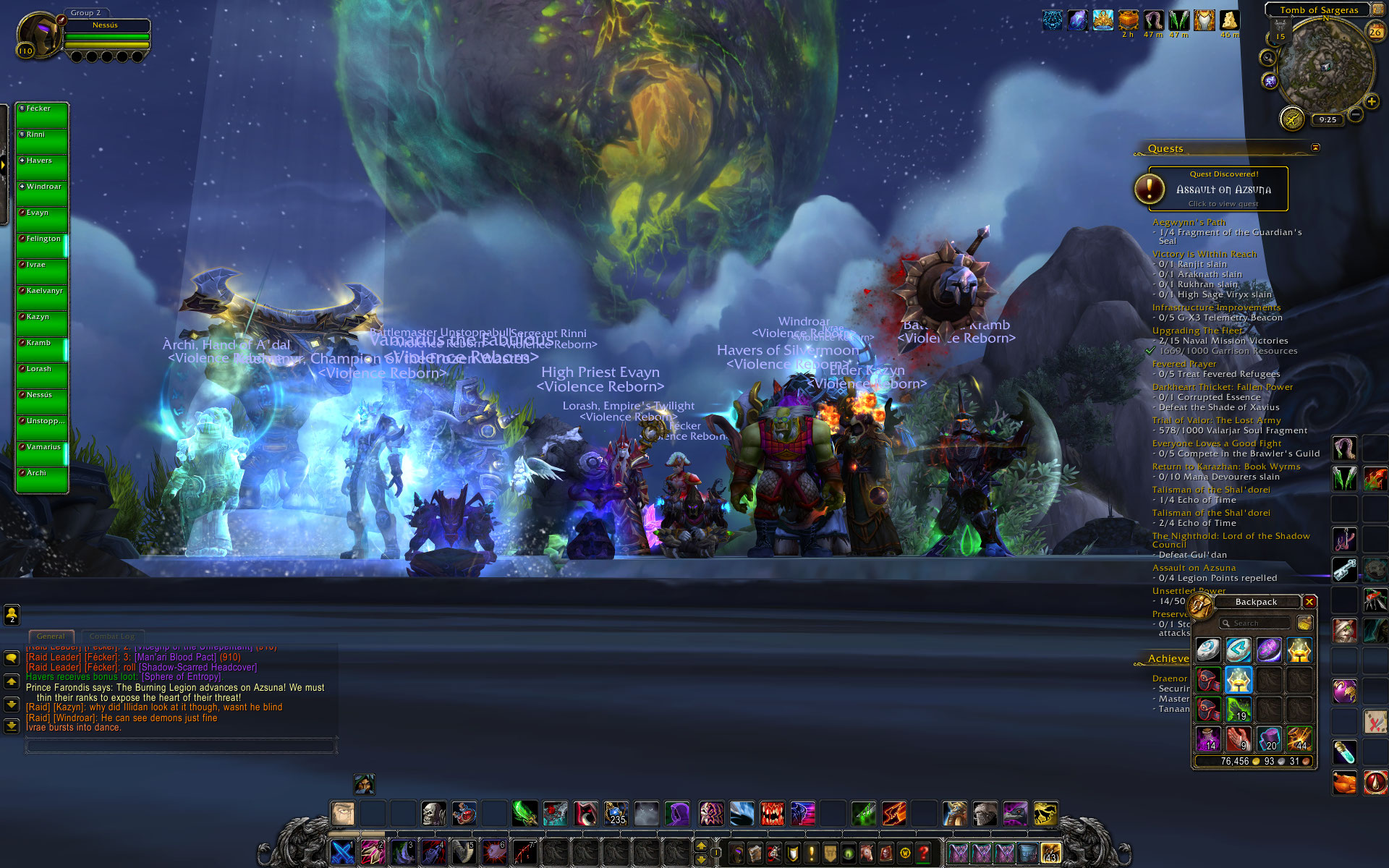Collapse the Quests tracker
This screenshot has width=1389, height=868.
(x=1315, y=148)
